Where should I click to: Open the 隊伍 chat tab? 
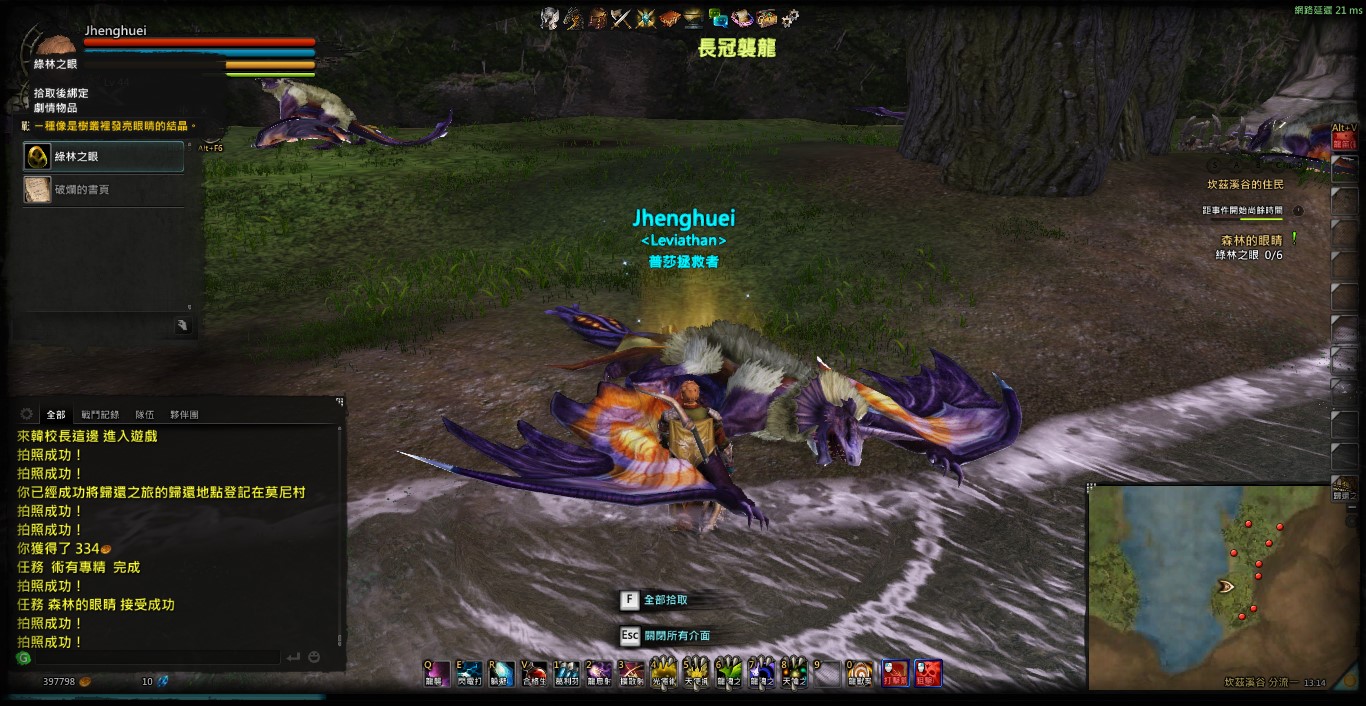point(145,414)
